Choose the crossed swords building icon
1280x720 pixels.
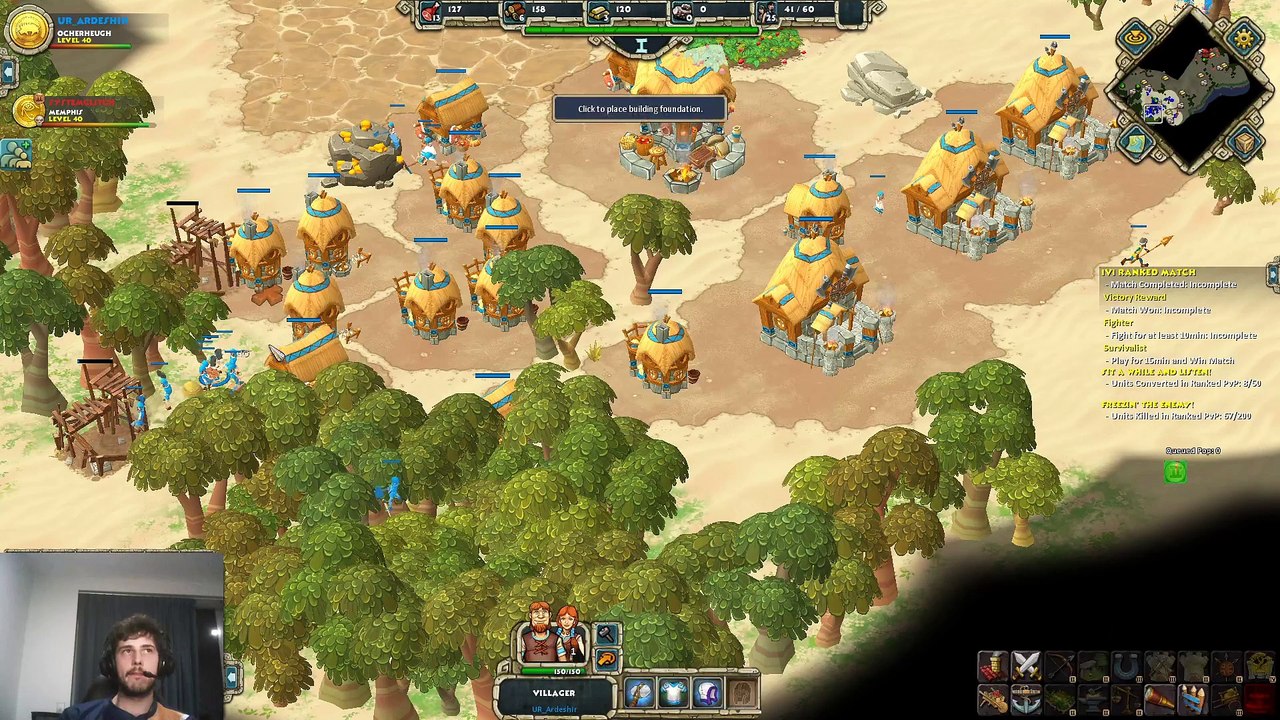point(1026,665)
